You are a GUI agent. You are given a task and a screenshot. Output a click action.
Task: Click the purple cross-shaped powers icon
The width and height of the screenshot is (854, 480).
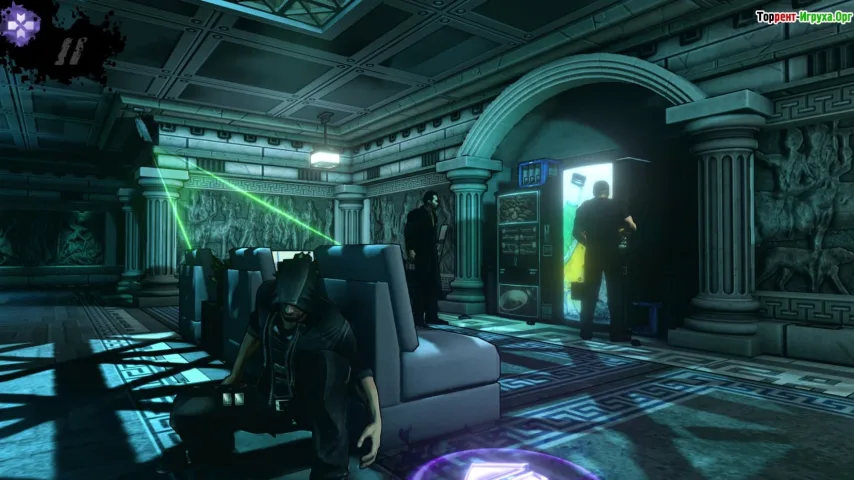click(19, 18)
